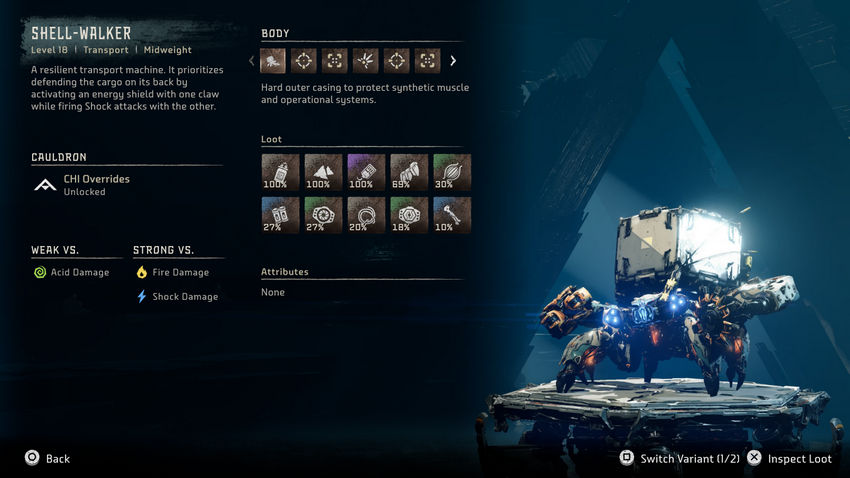
Task: Select the blue 27% loot slot
Action: tap(279, 215)
